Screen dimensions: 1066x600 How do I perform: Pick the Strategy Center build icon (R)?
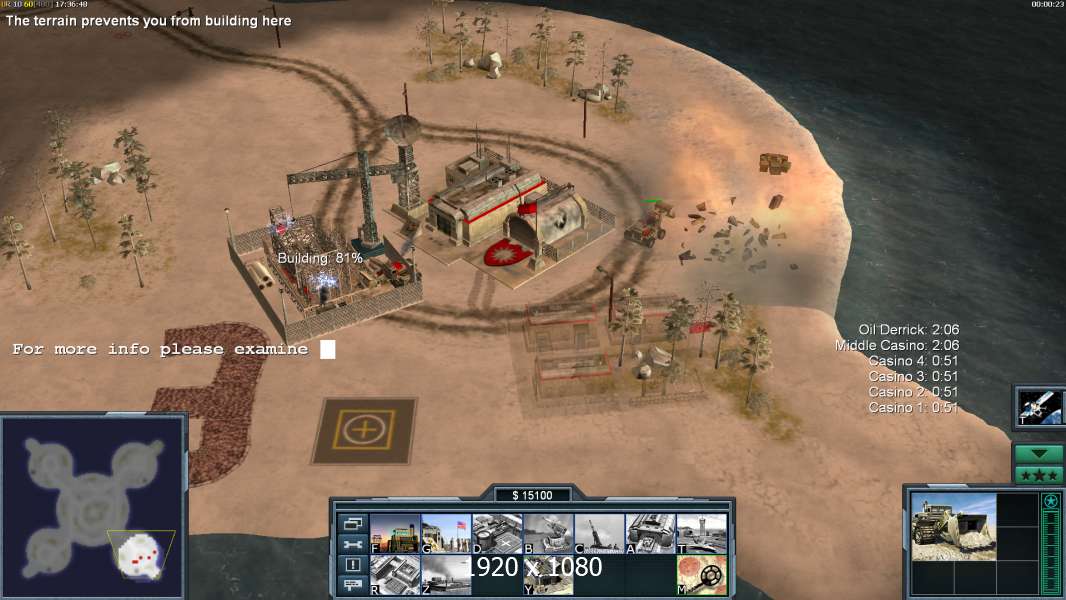pos(395,575)
